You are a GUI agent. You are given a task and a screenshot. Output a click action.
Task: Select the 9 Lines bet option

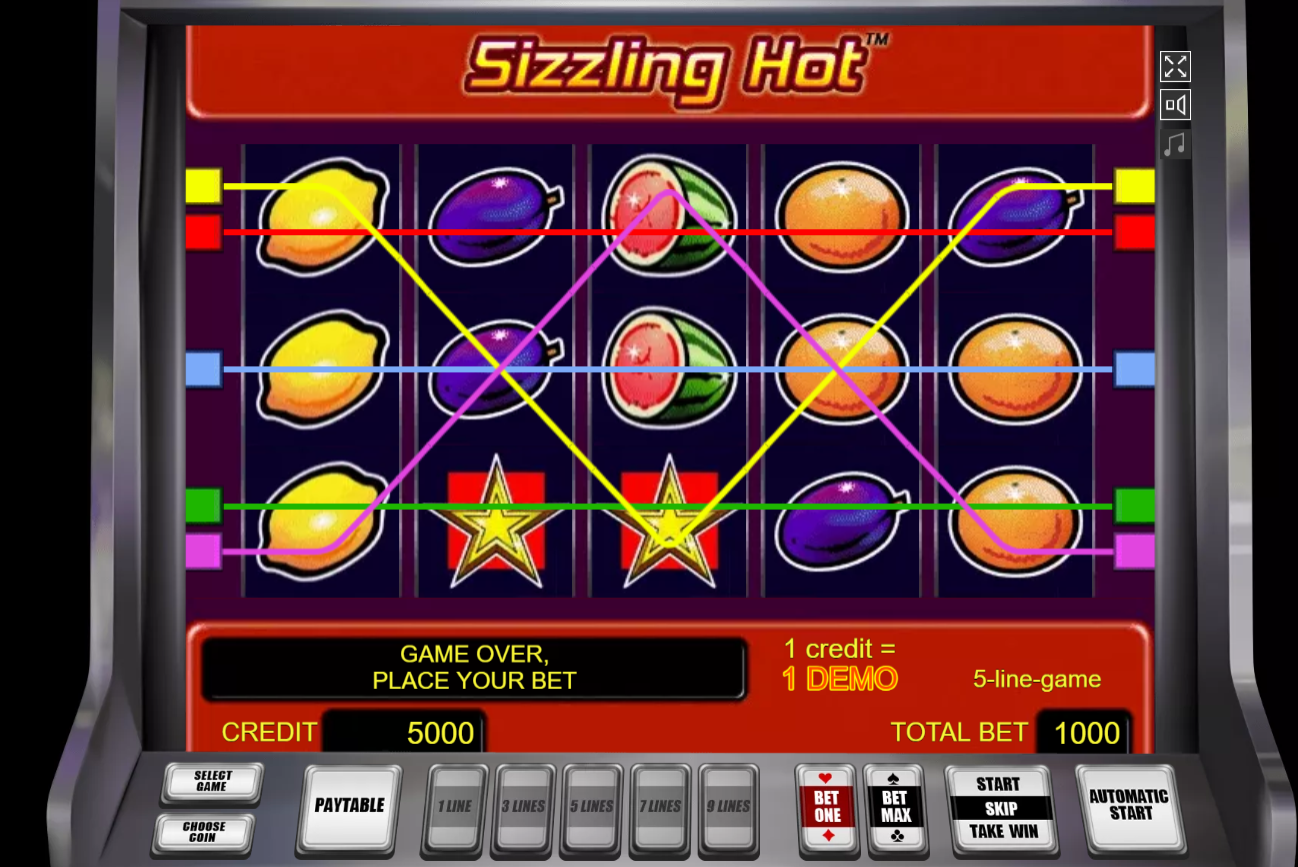(x=729, y=805)
